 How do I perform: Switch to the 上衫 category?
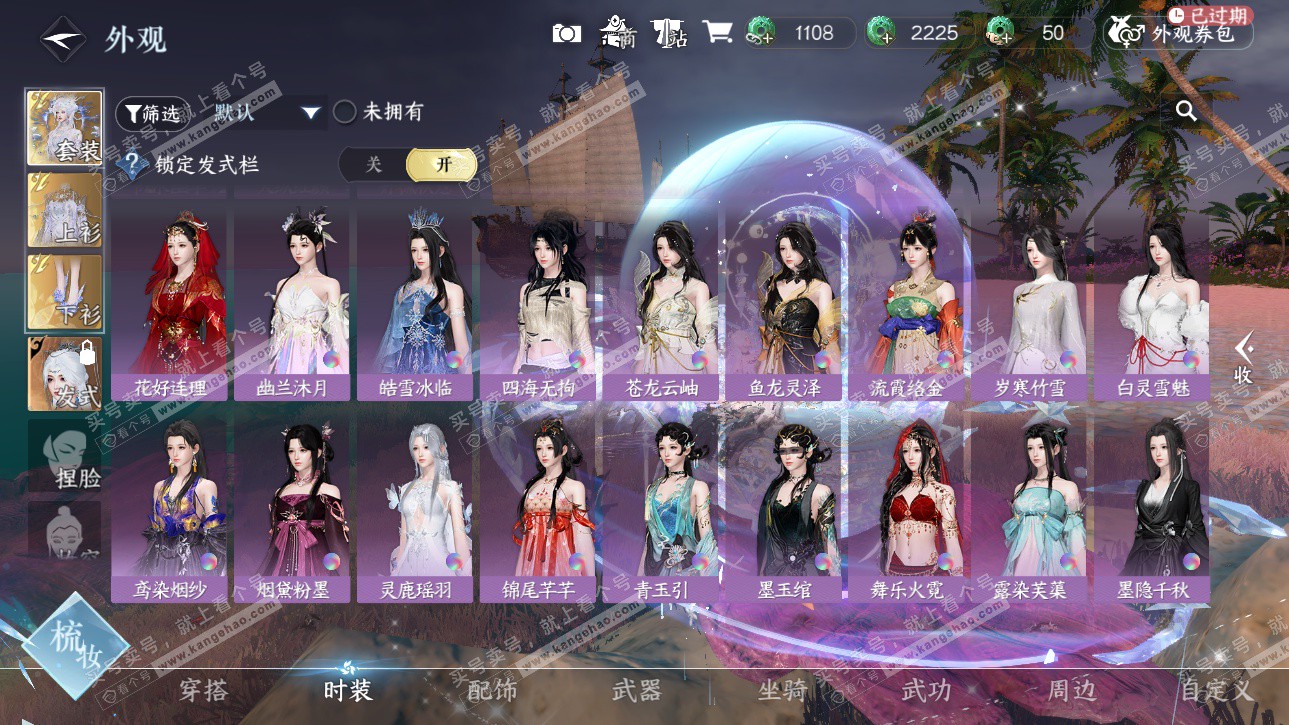65,211
